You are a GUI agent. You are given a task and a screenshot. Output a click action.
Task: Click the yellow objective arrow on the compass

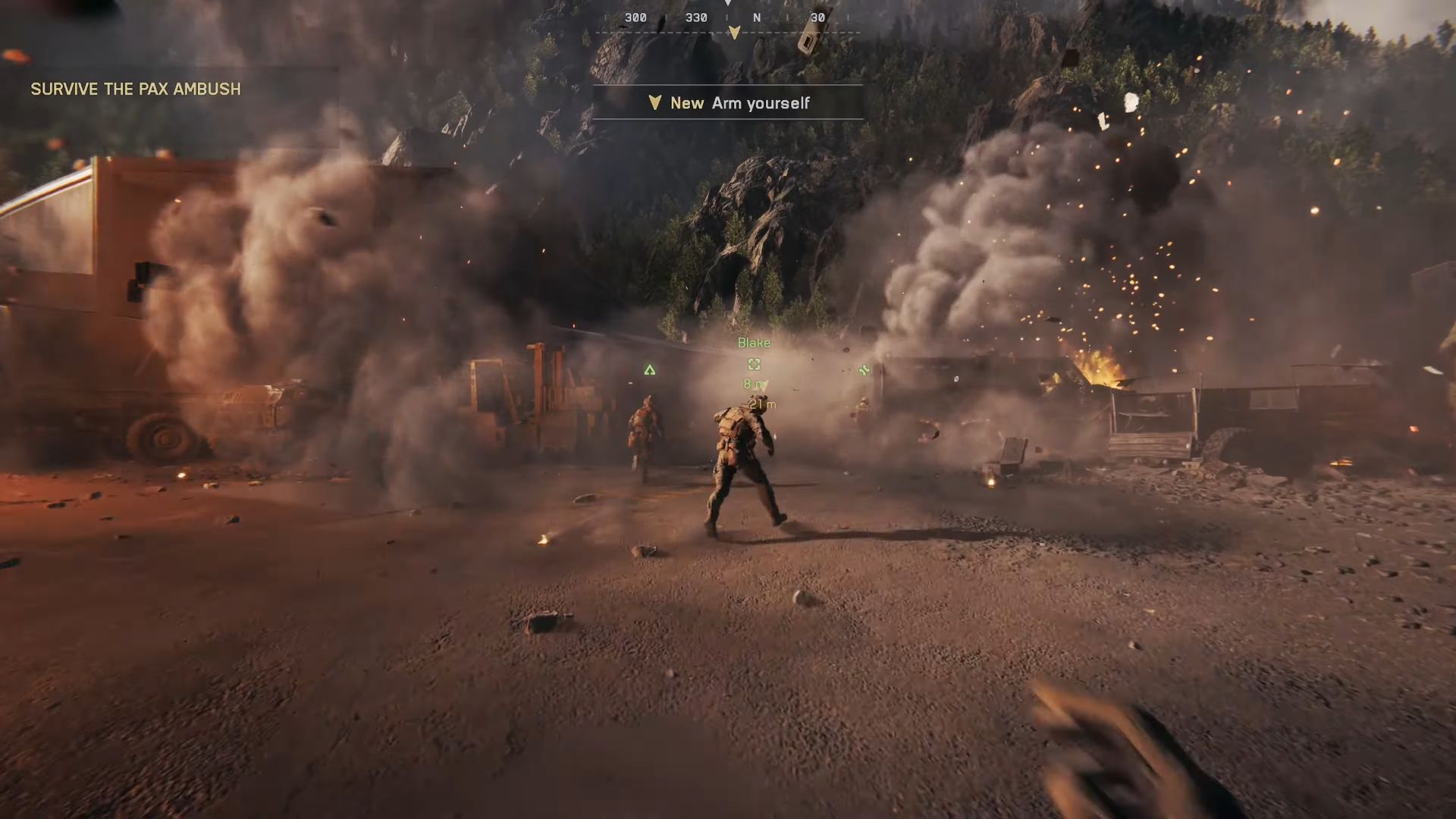click(734, 33)
